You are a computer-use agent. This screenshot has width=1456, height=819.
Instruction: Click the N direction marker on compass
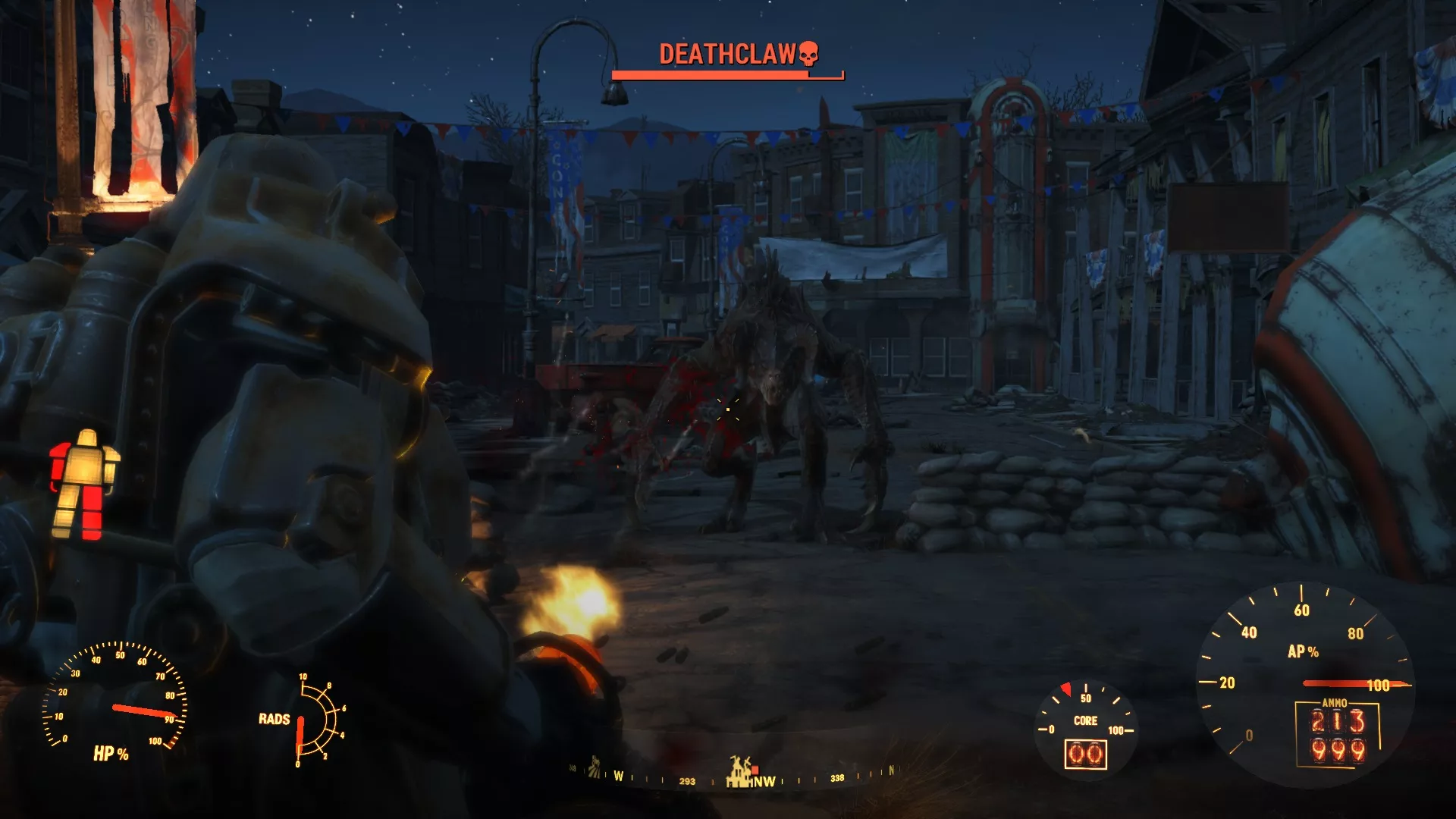coord(892,770)
